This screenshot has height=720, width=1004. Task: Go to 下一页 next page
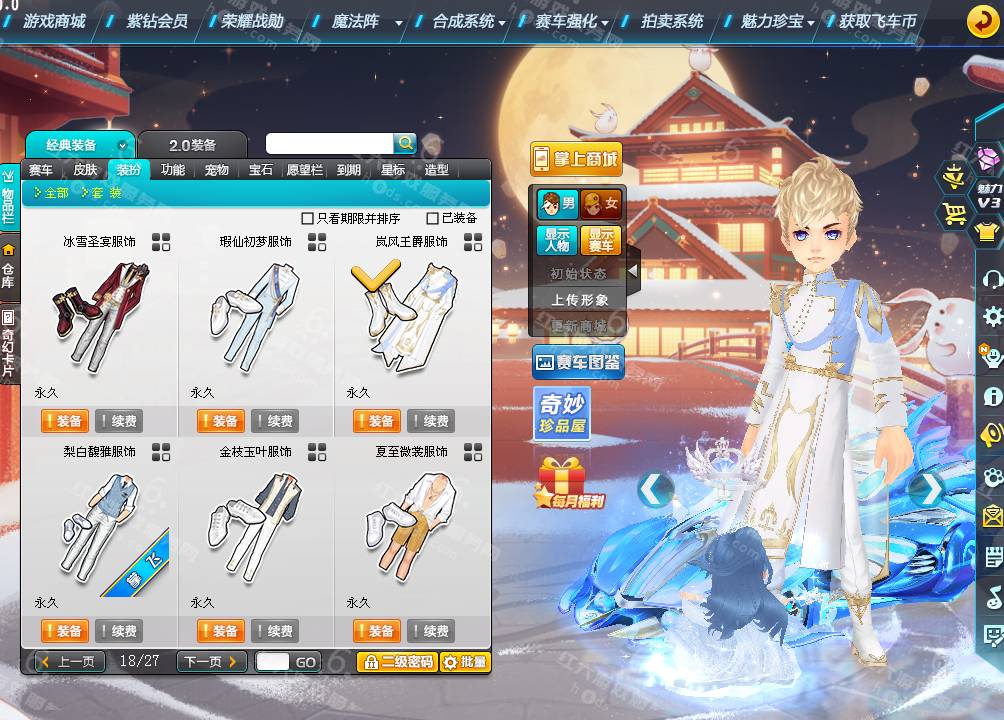(210, 662)
